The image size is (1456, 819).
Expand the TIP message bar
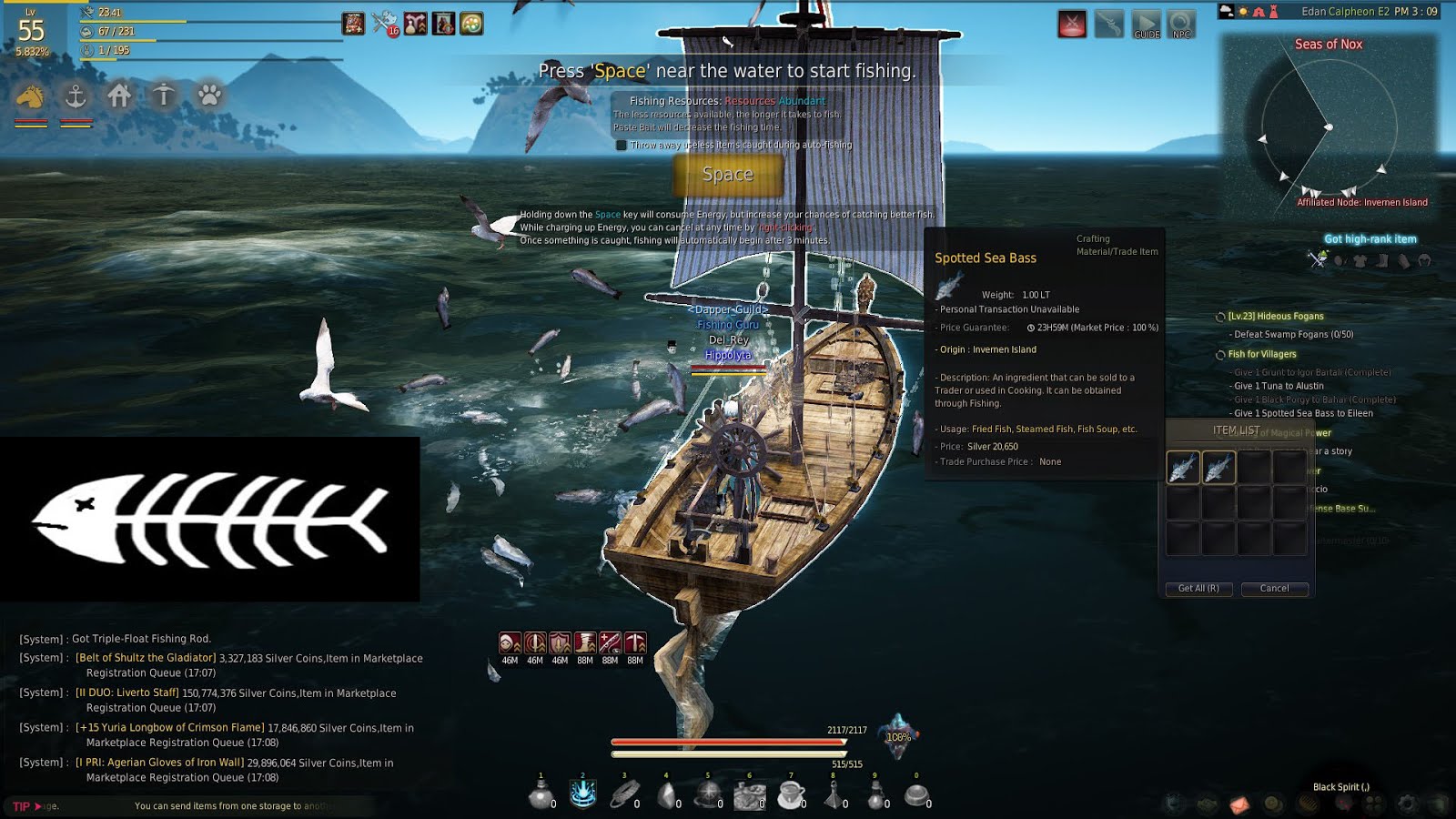[x=36, y=805]
